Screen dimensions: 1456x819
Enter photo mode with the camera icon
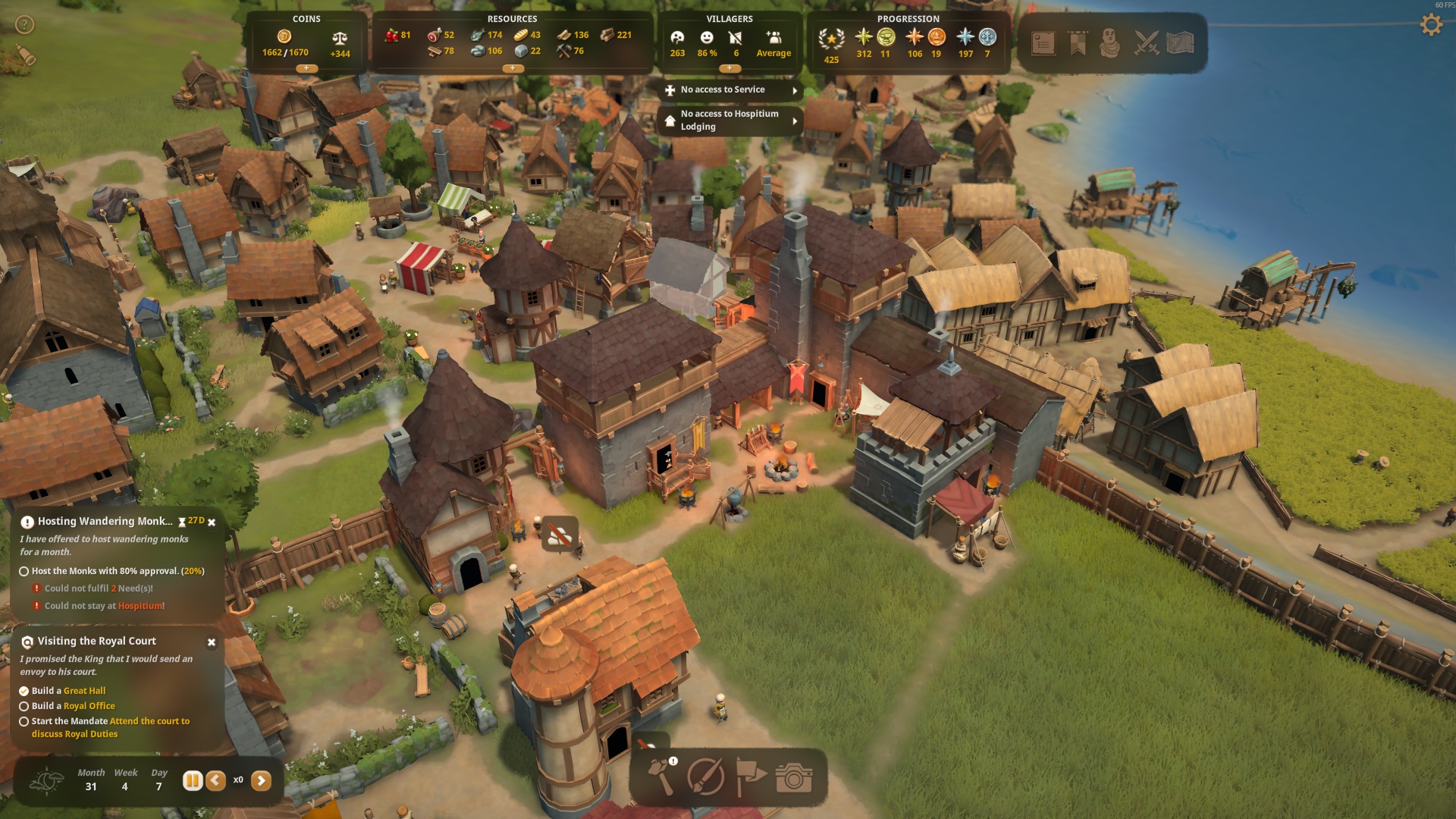[x=794, y=777]
